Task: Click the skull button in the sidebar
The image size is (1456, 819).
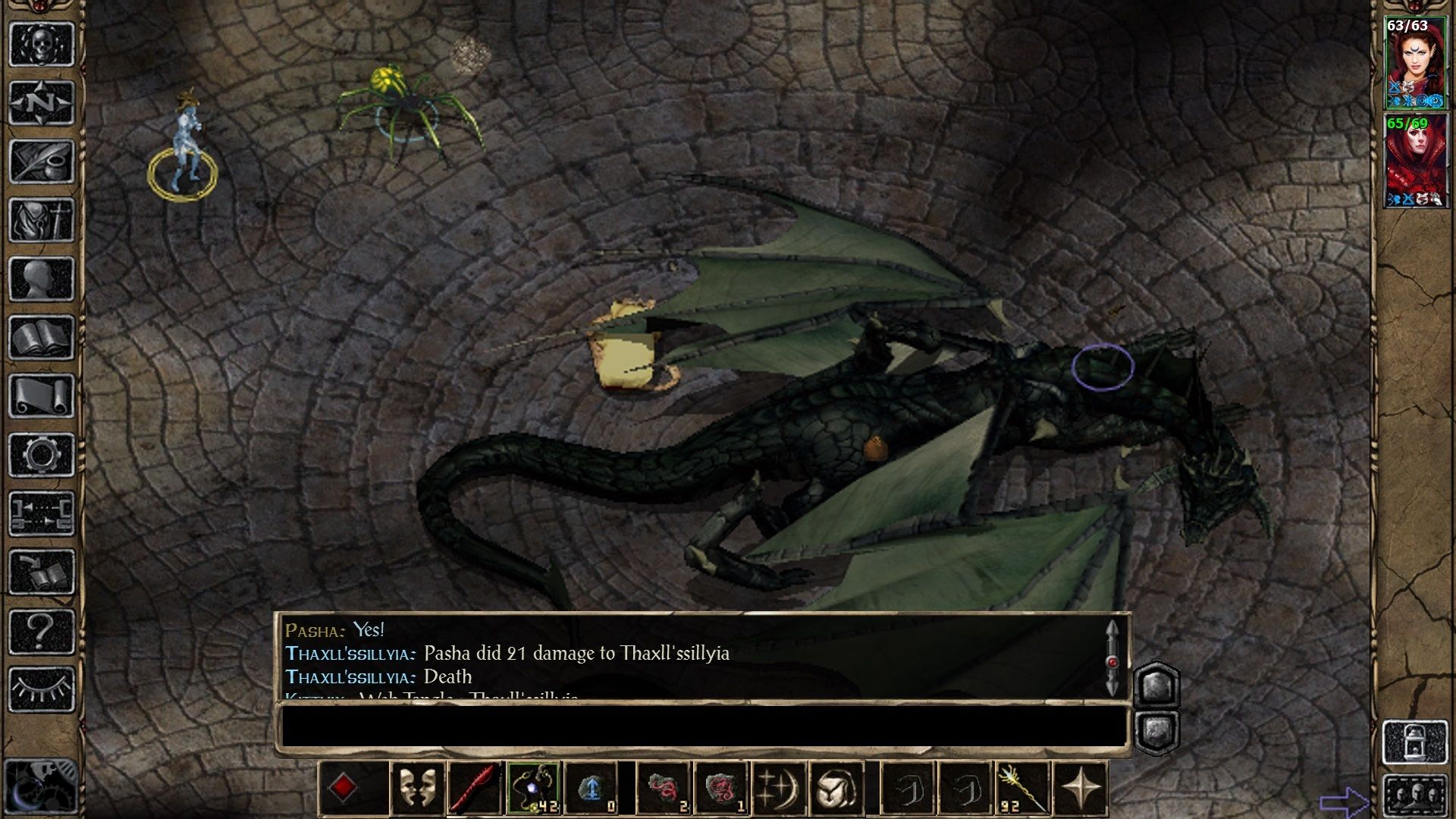Action: coord(41,44)
